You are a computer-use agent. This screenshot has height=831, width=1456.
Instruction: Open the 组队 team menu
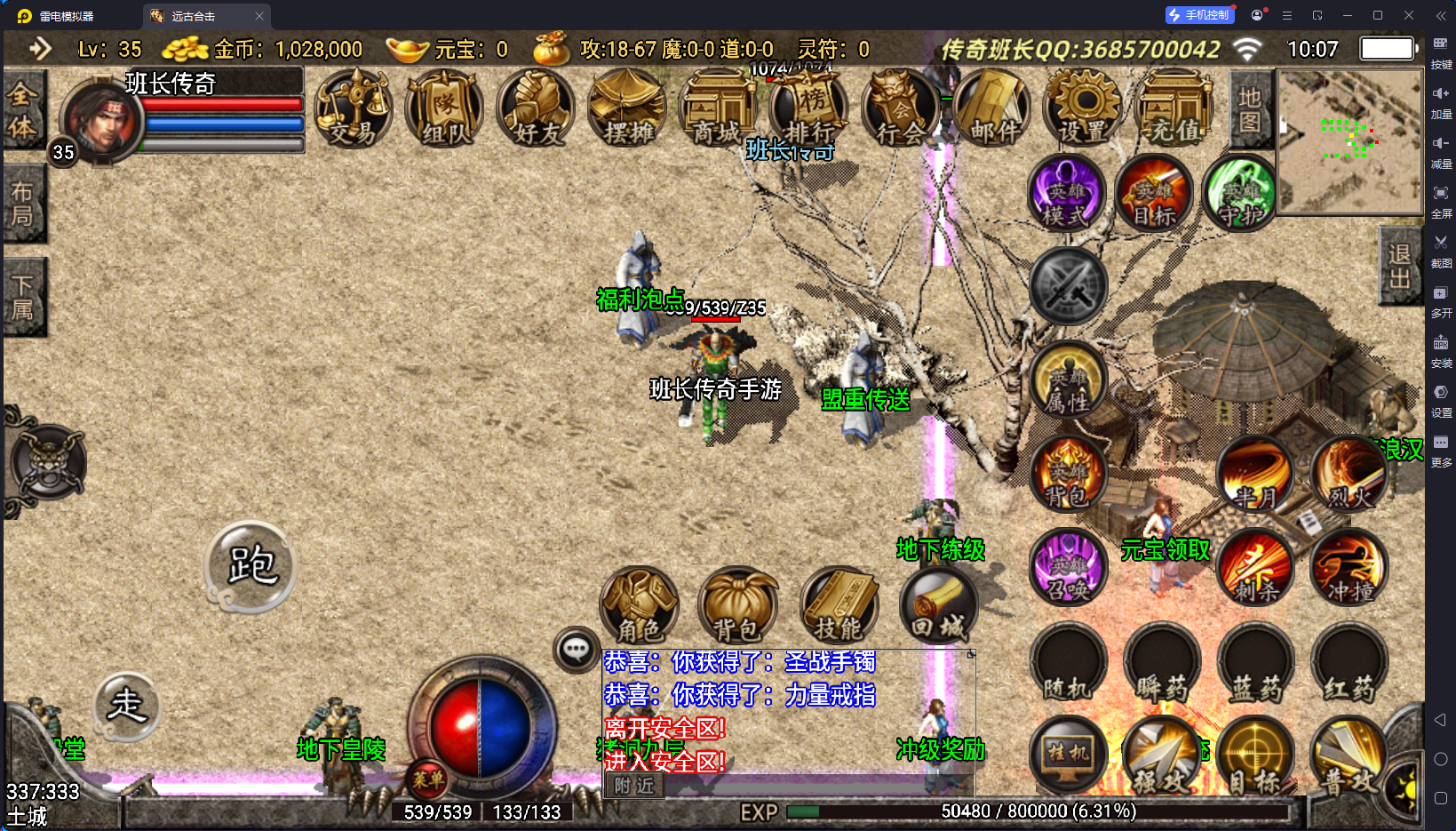point(446,110)
